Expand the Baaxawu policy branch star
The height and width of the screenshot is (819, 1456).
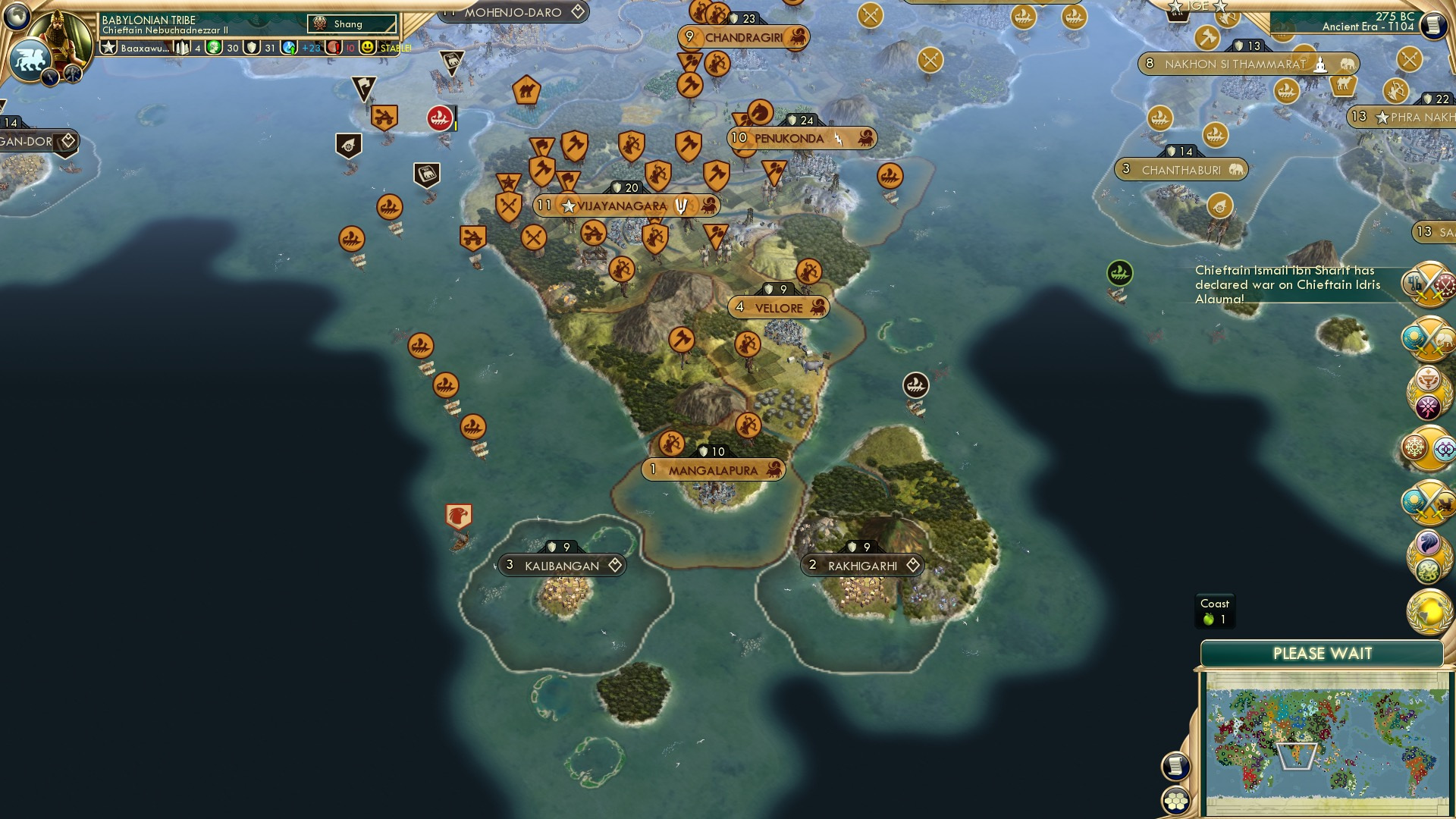(x=110, y=48)
